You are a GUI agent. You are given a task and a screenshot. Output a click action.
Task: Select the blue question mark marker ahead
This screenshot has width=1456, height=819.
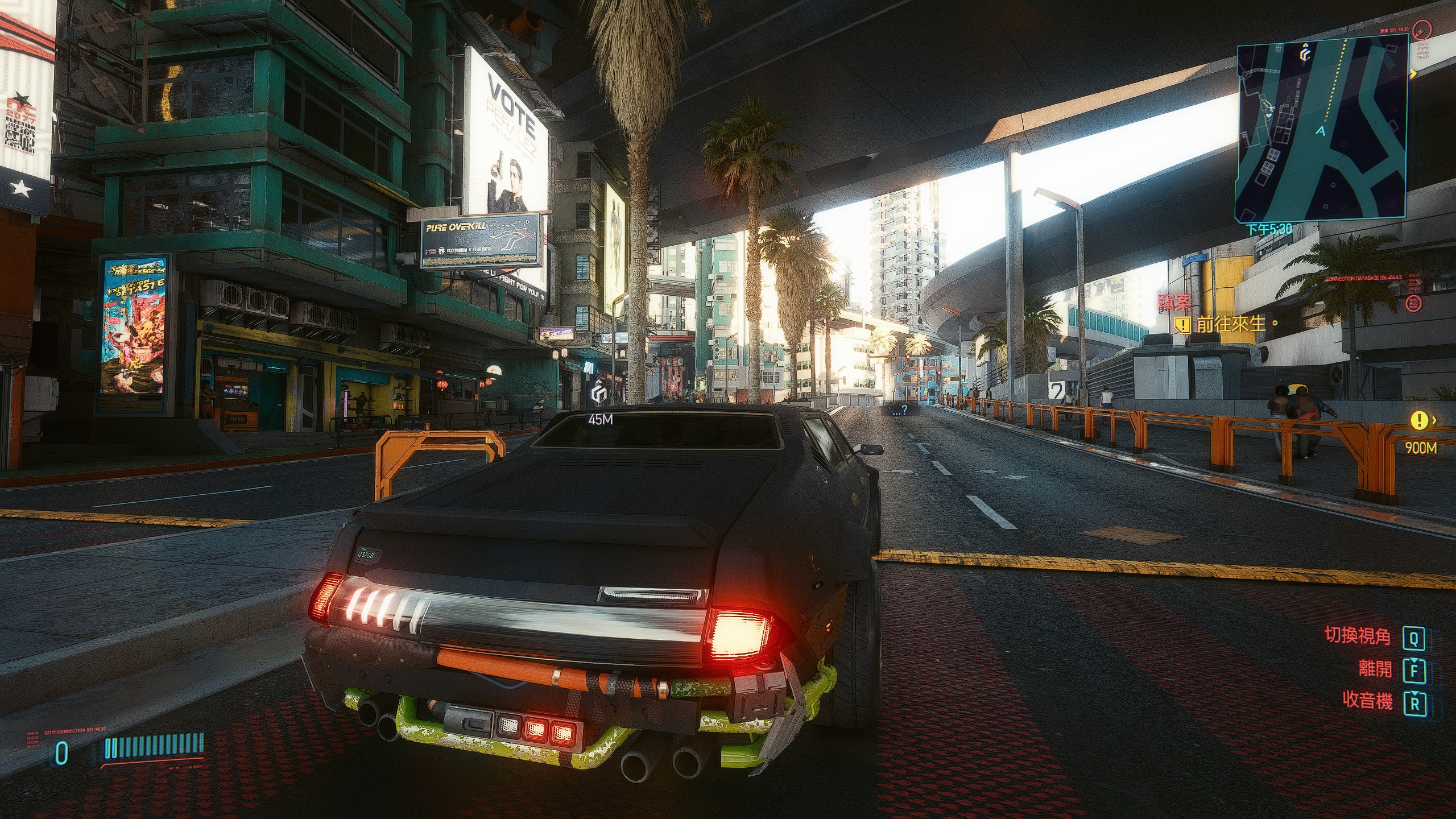pos(899,409)
